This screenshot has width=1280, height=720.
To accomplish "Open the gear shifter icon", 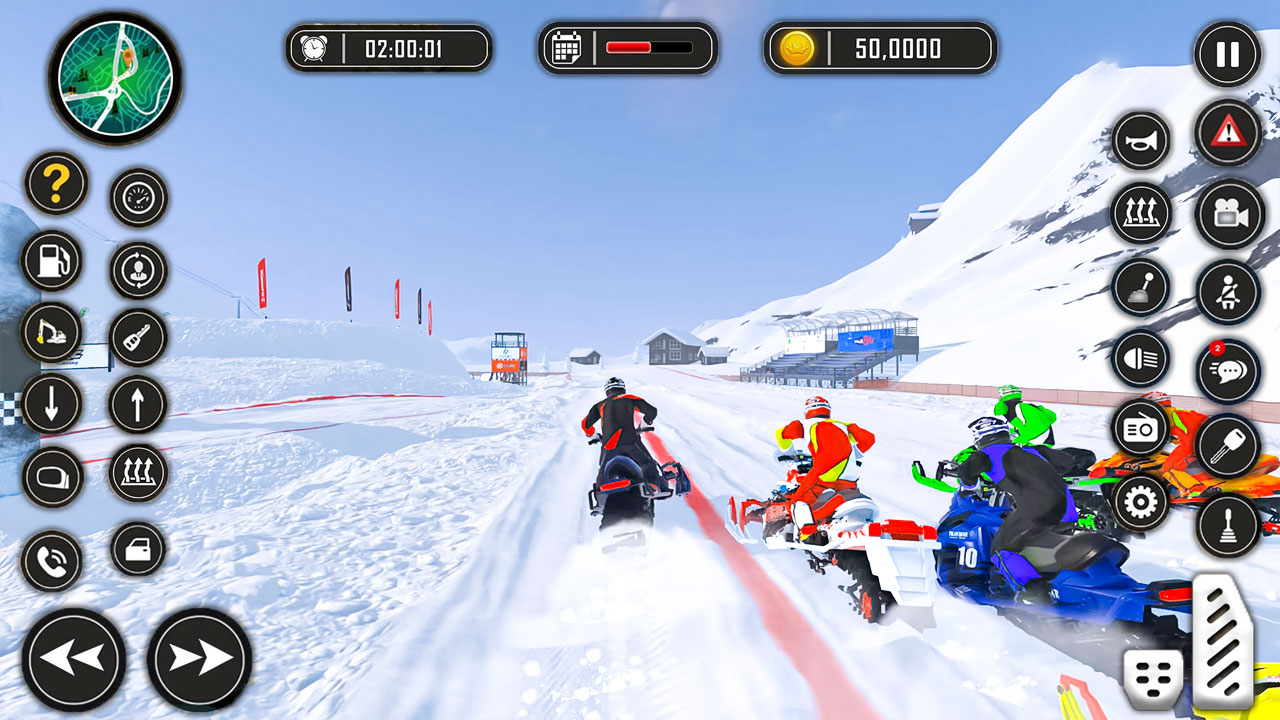I will 1138,287.
